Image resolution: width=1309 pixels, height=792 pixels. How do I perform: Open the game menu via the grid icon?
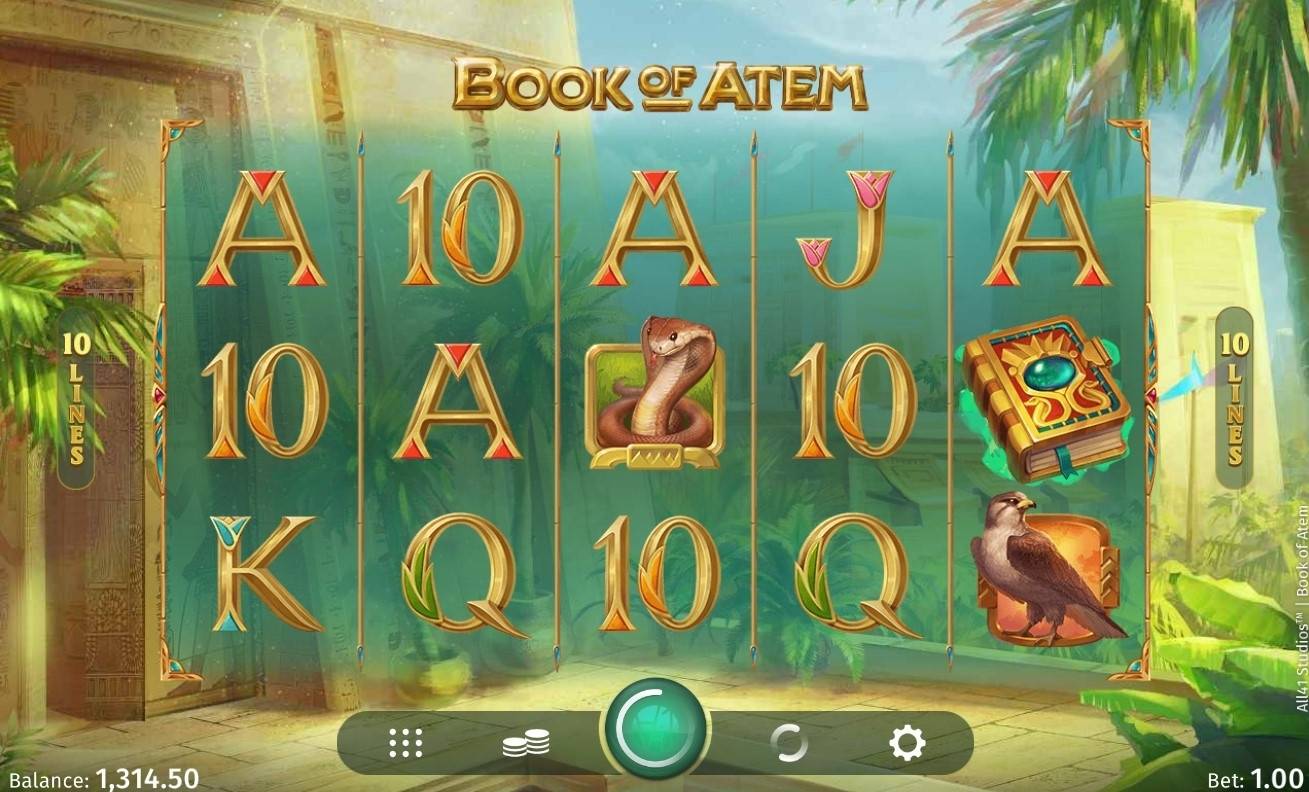[404, 740]
